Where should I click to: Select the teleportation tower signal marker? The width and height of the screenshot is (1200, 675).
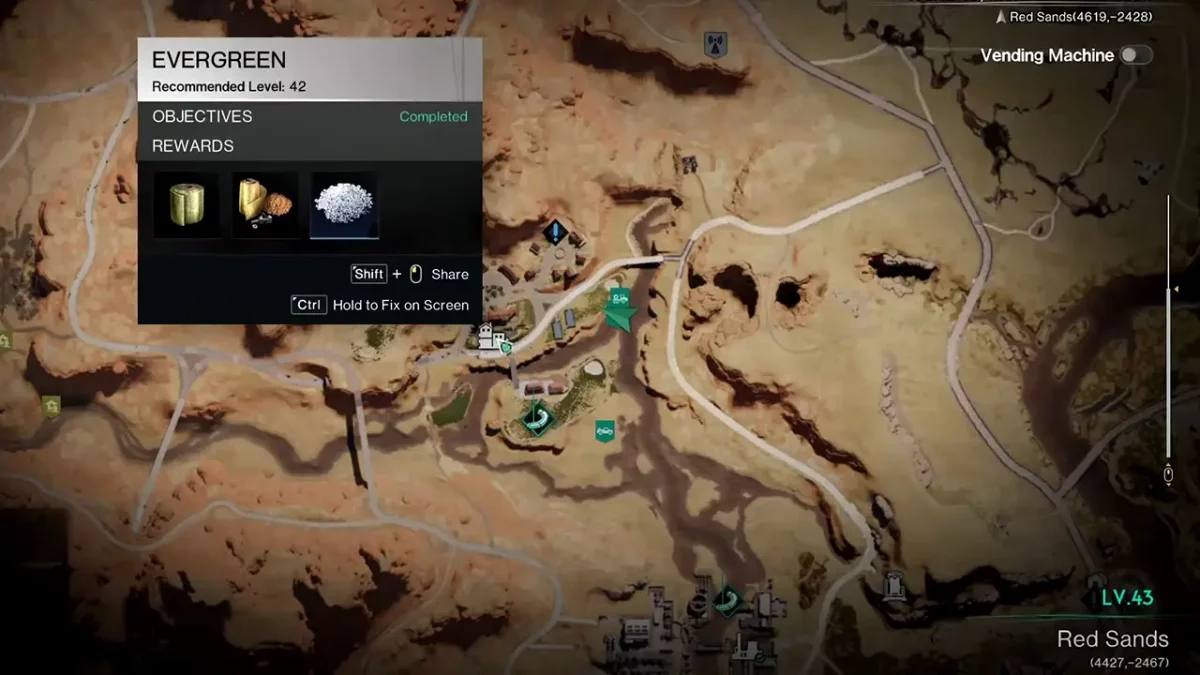(x=716, y=44)
